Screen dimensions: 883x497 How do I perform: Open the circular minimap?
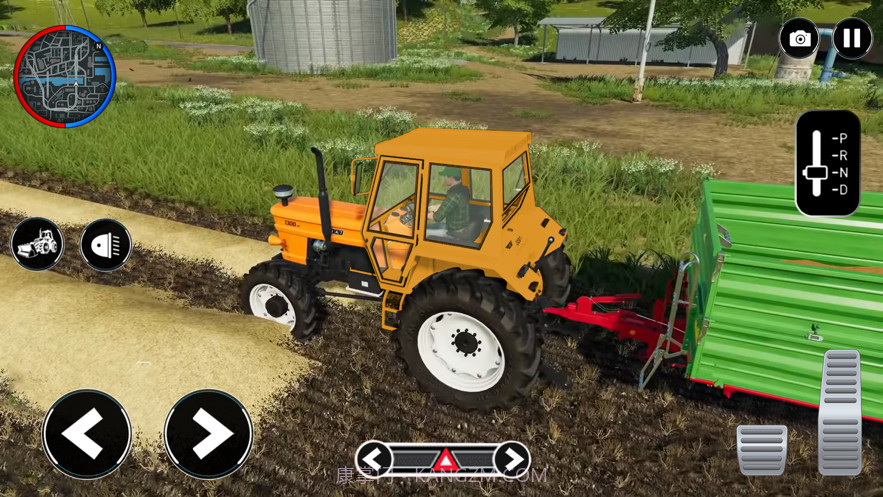click(x=65, y=76)
